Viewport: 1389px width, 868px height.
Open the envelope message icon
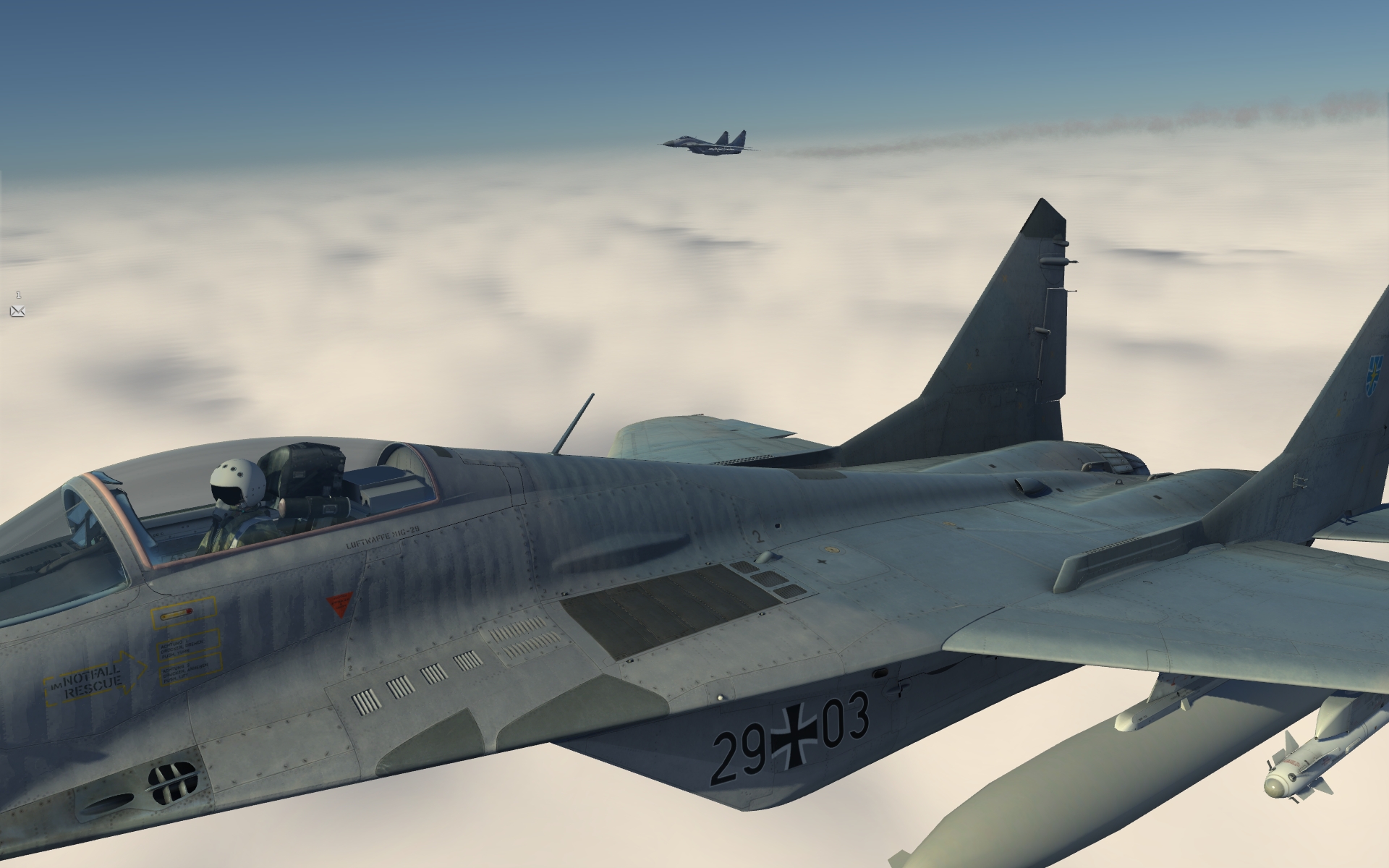click(x=18, y=311)
